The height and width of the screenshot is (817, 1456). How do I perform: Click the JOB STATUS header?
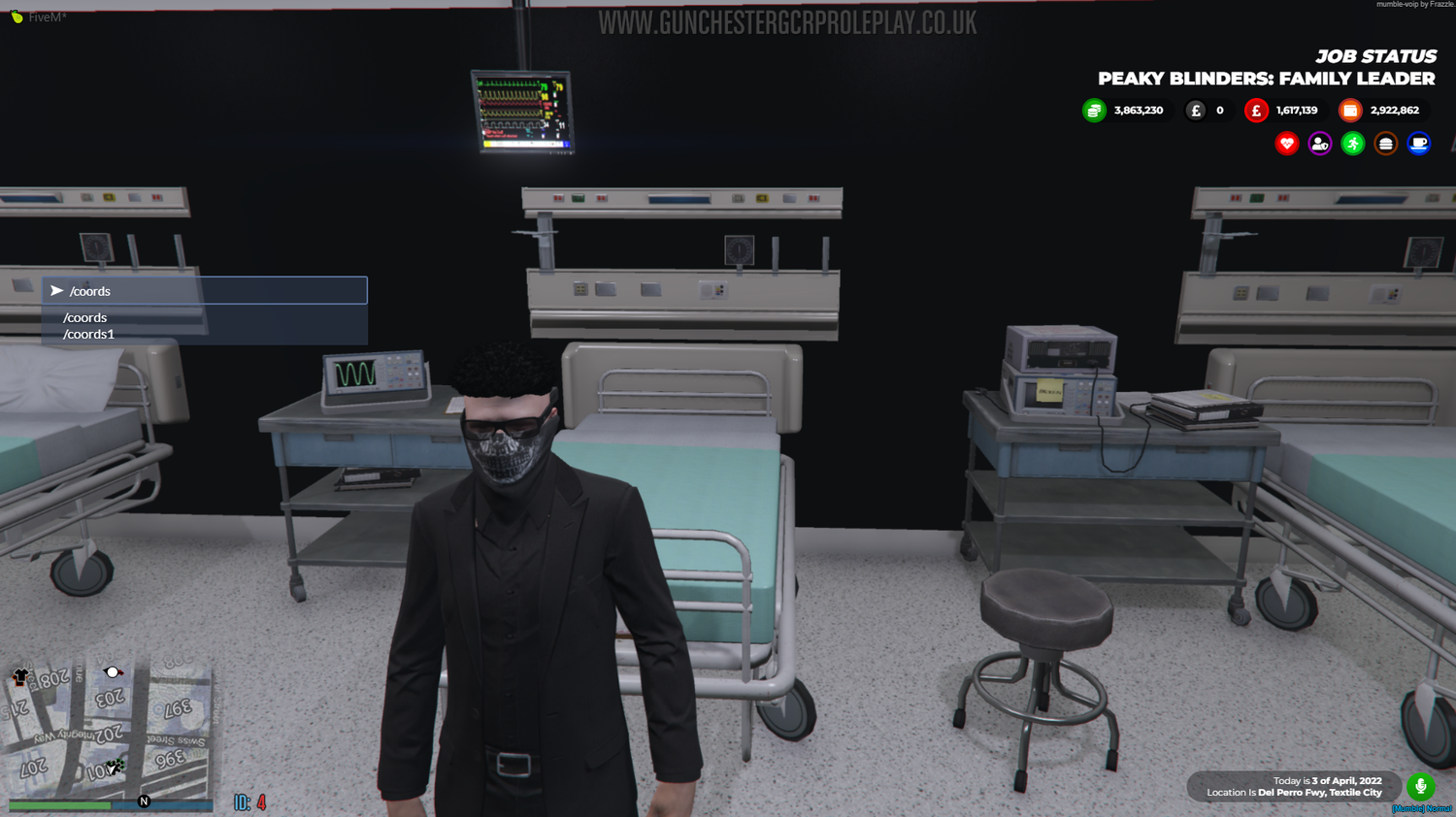[x=1376, y=56]
